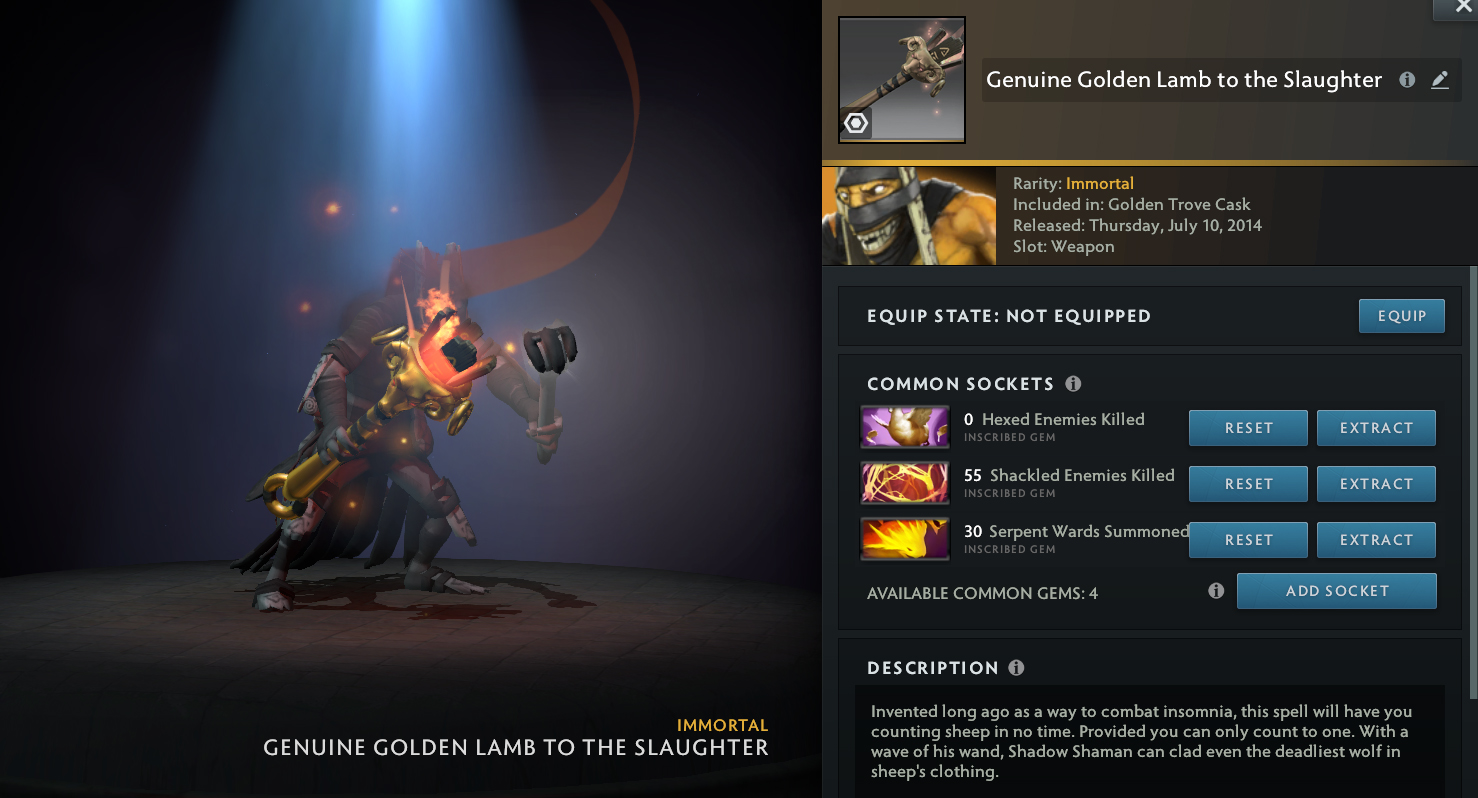Open the Description info icon
1478x798 pixels.
pyautogui.click(x=1016, y=668)
